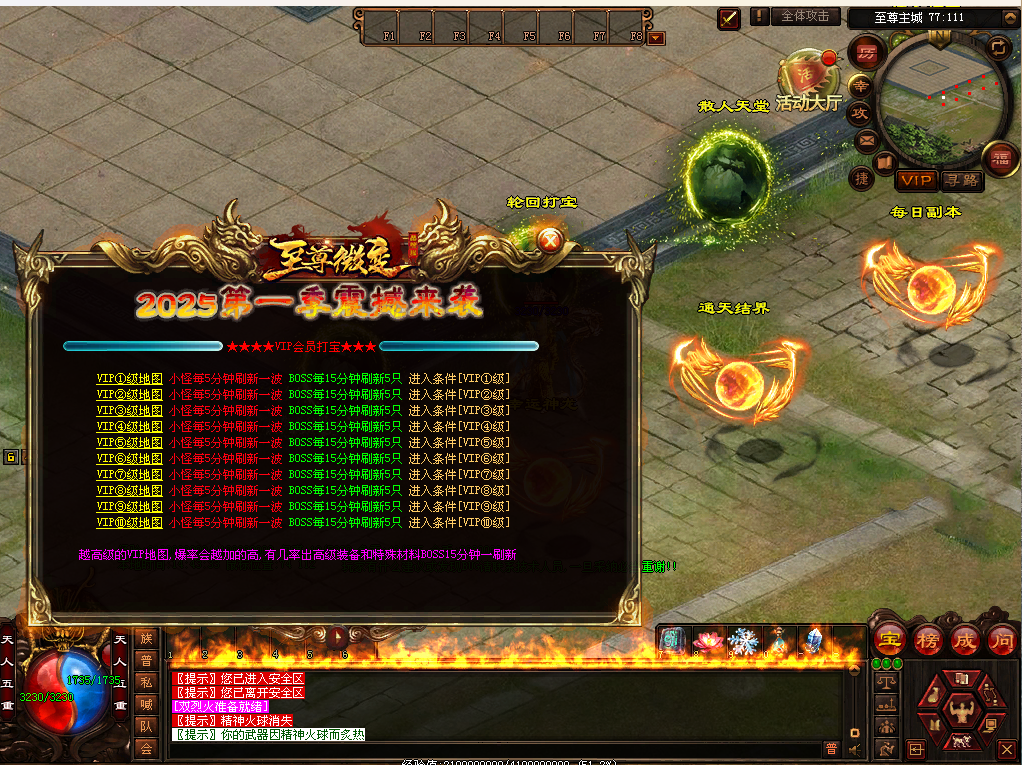The height and width of the screenshot is (765, 1022).
Task: Enter the VIP① level map link
Action: pyautogui.click(x=129, y=379)
